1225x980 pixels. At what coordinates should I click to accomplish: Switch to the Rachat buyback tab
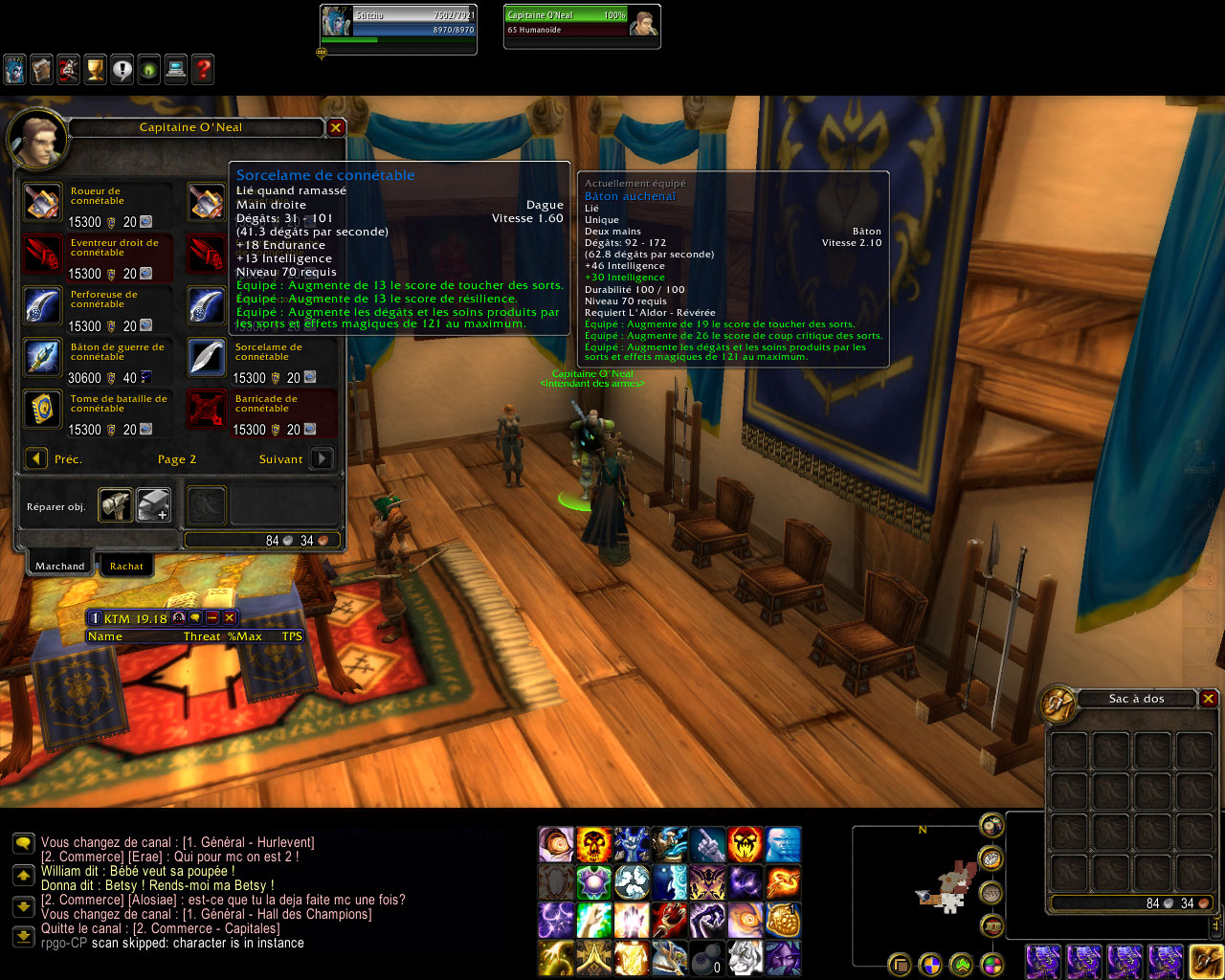[126, 567]
